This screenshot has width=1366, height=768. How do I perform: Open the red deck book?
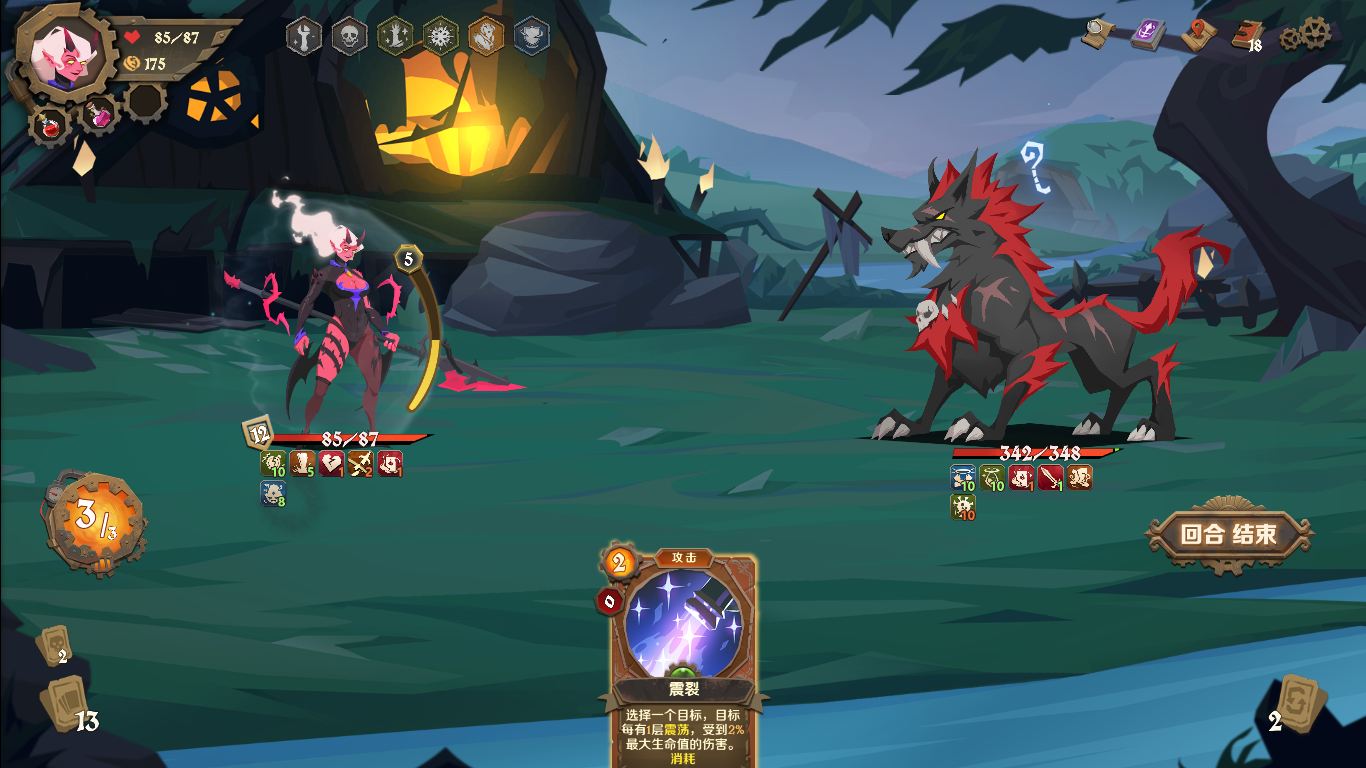[x=1246, y=34]
